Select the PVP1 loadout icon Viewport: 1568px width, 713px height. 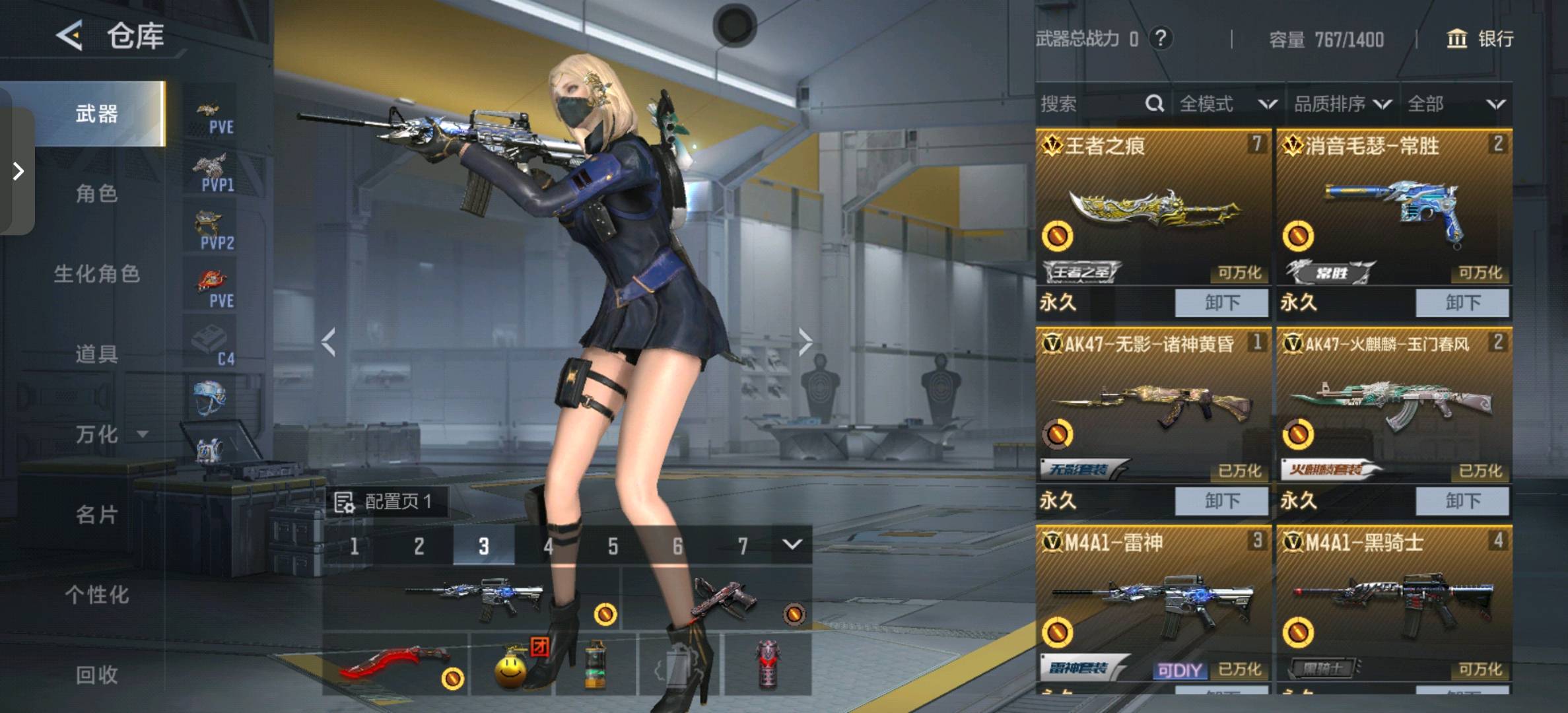(213, 173)
